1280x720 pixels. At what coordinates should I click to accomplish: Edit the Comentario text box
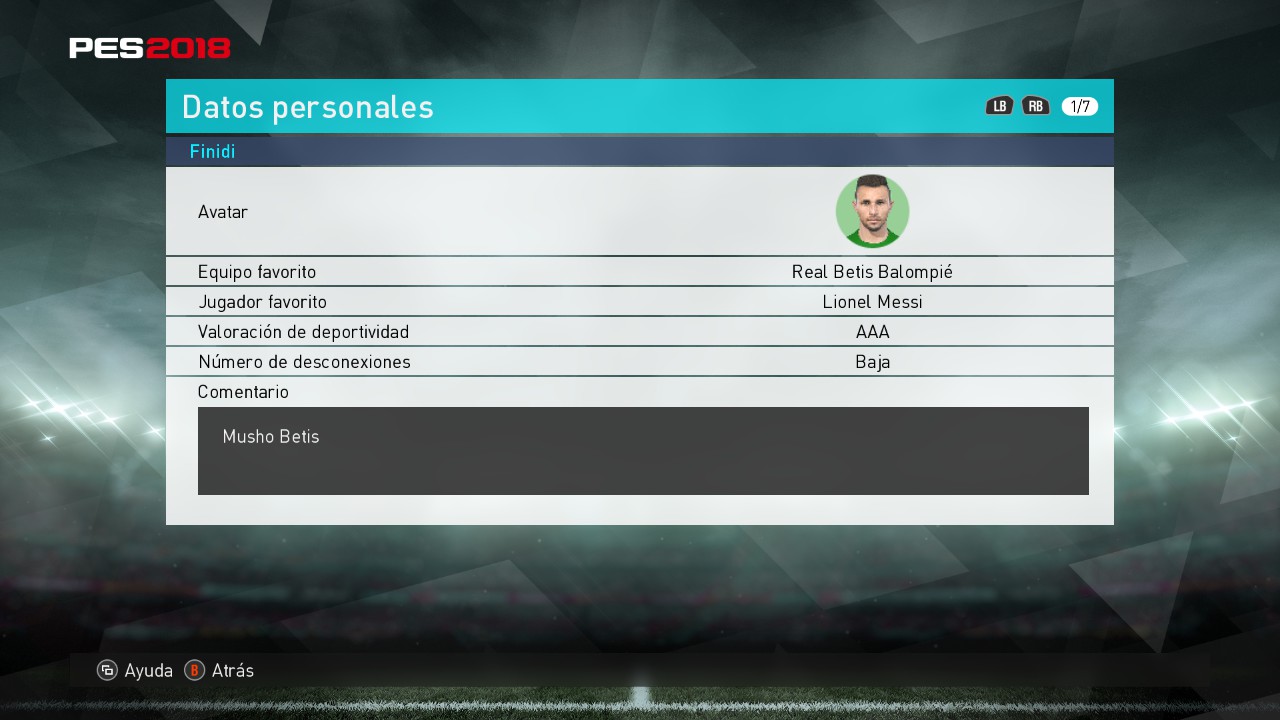(643, 450)
